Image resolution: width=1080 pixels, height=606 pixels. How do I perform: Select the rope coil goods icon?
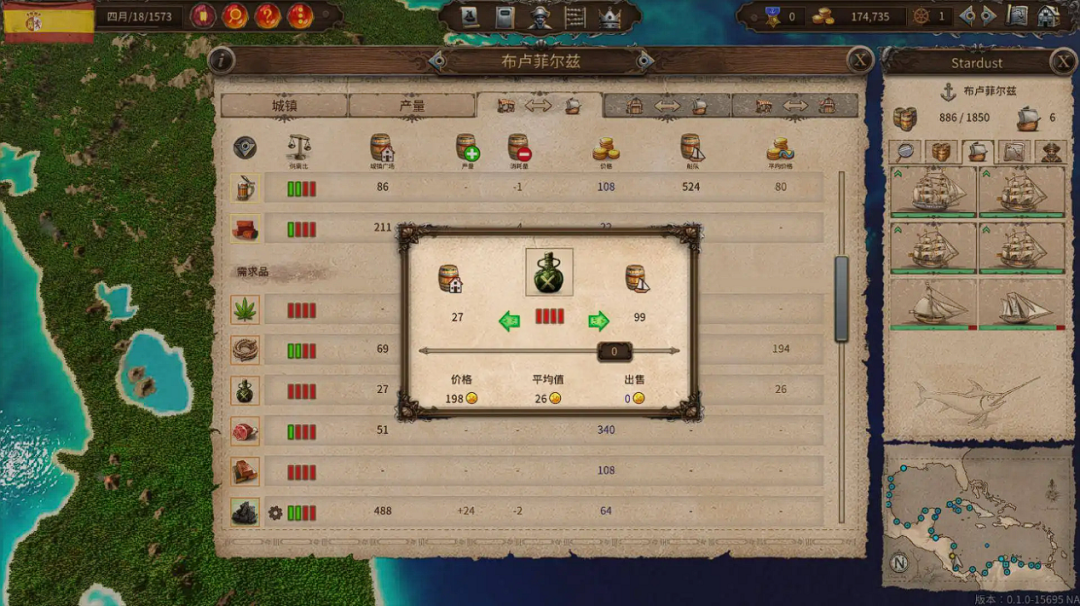(245, 349)
